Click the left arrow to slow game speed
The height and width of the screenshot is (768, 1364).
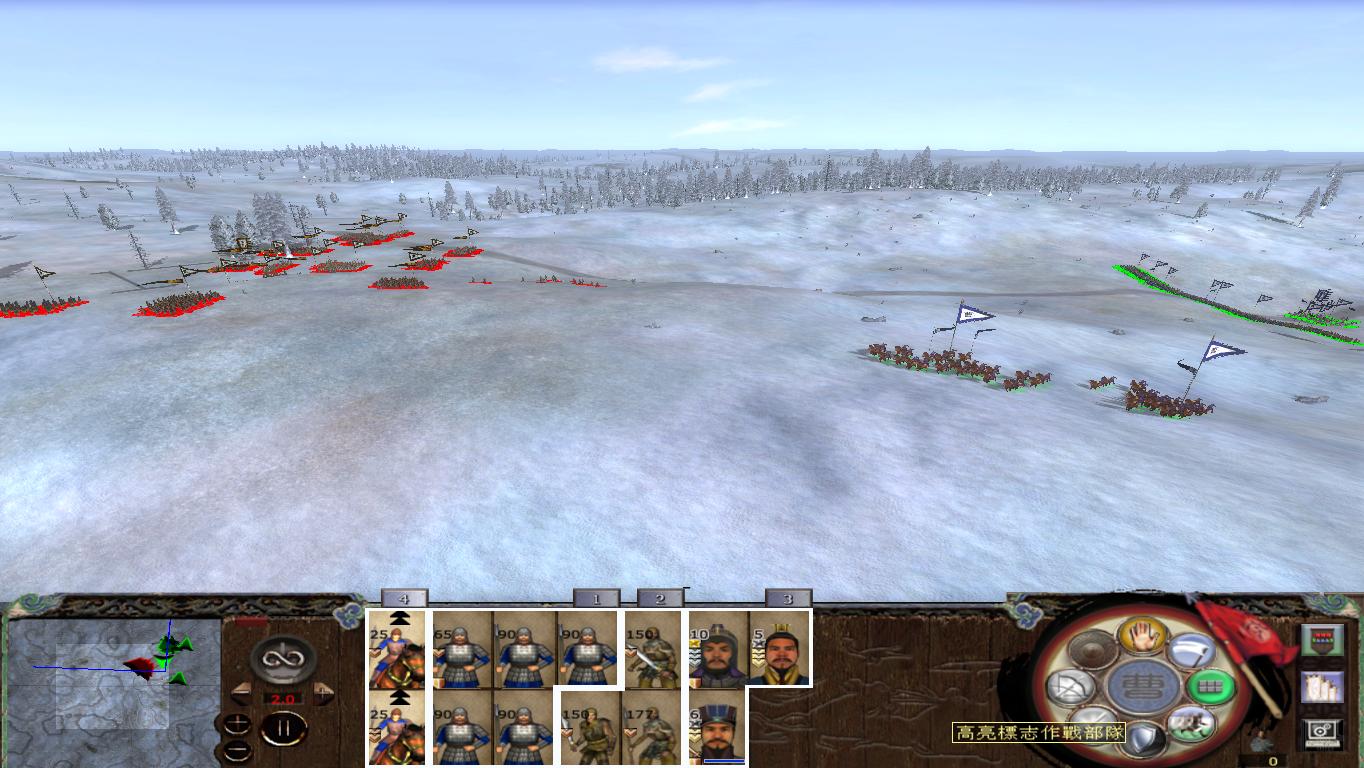(243, 694)
